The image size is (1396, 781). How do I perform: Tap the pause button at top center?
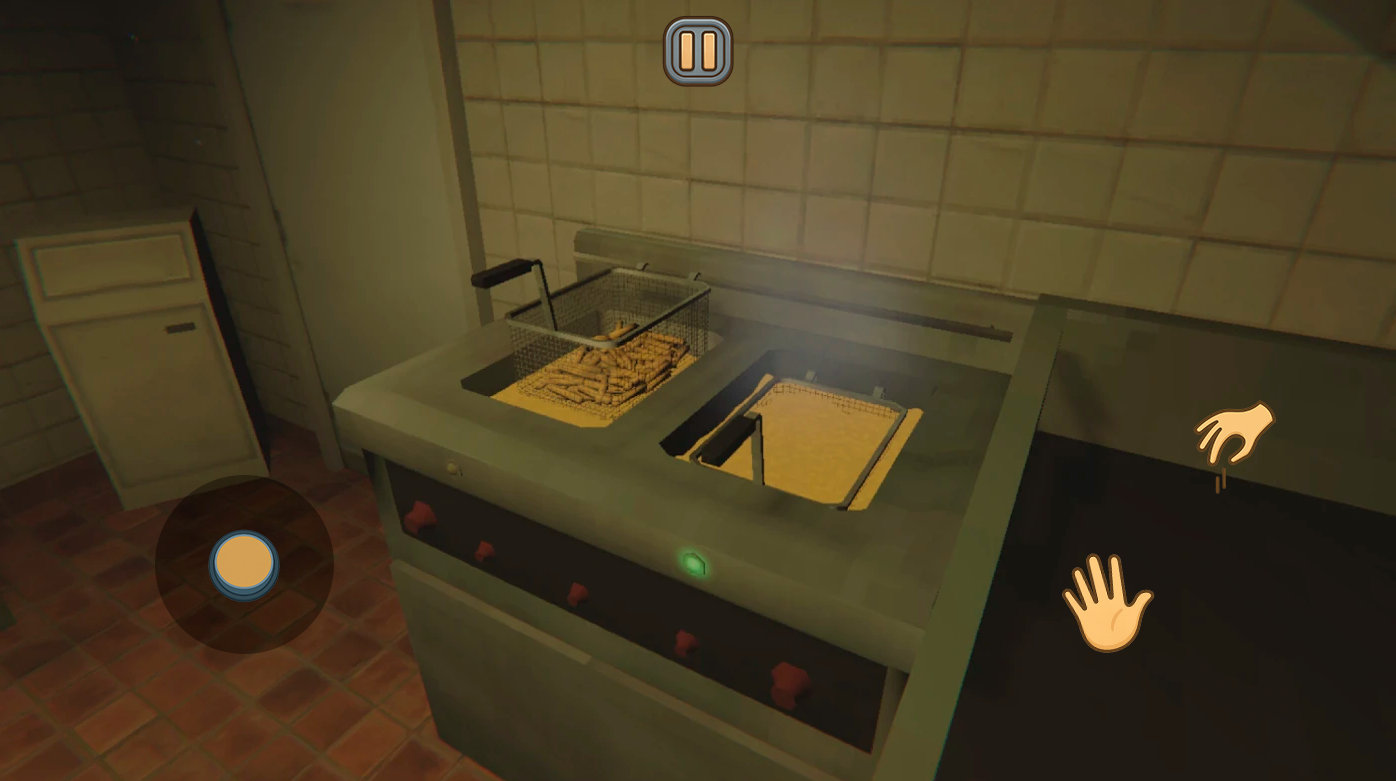tap(698, 50)
